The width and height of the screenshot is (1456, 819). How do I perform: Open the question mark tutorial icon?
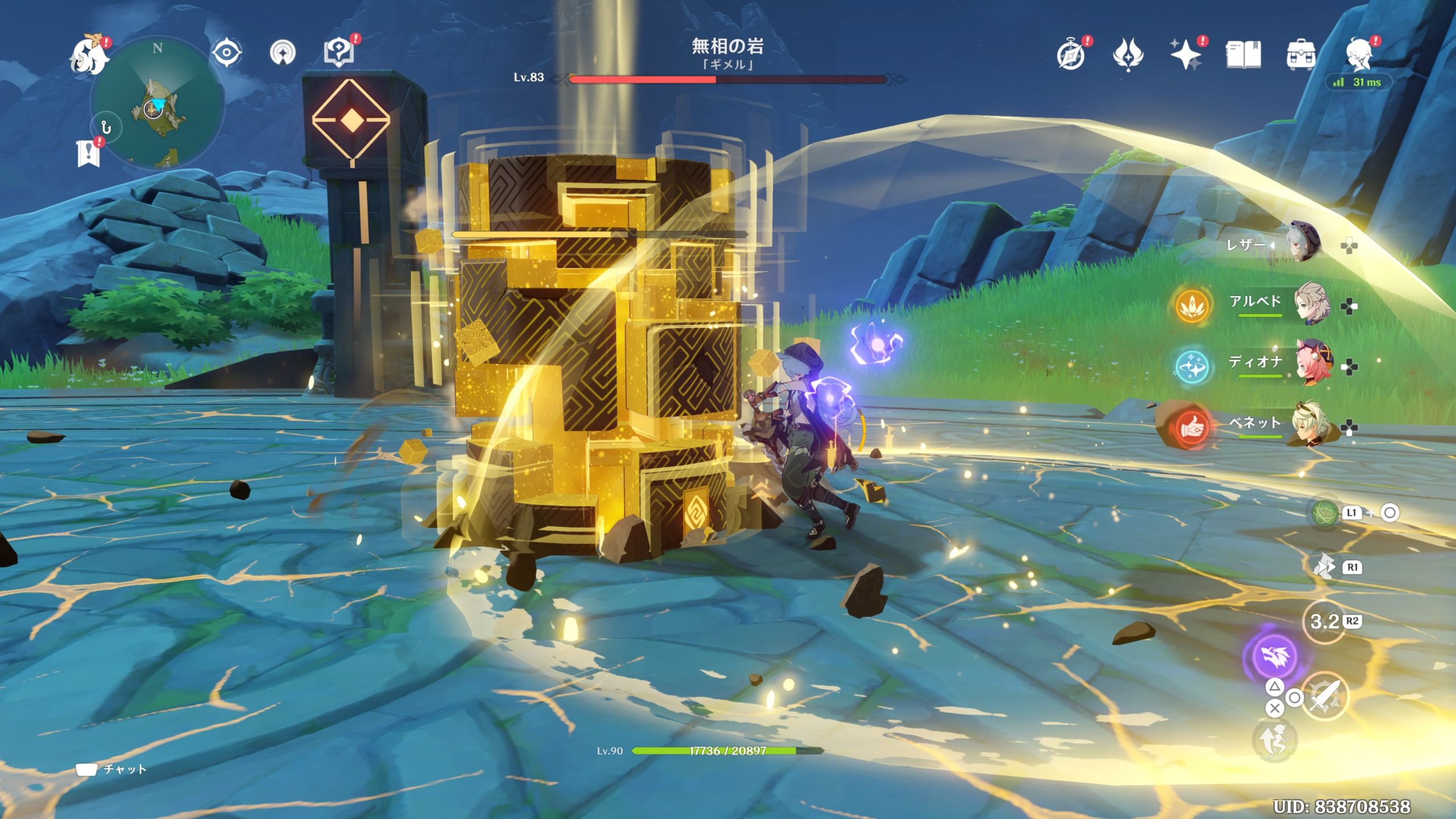point(339,52)
